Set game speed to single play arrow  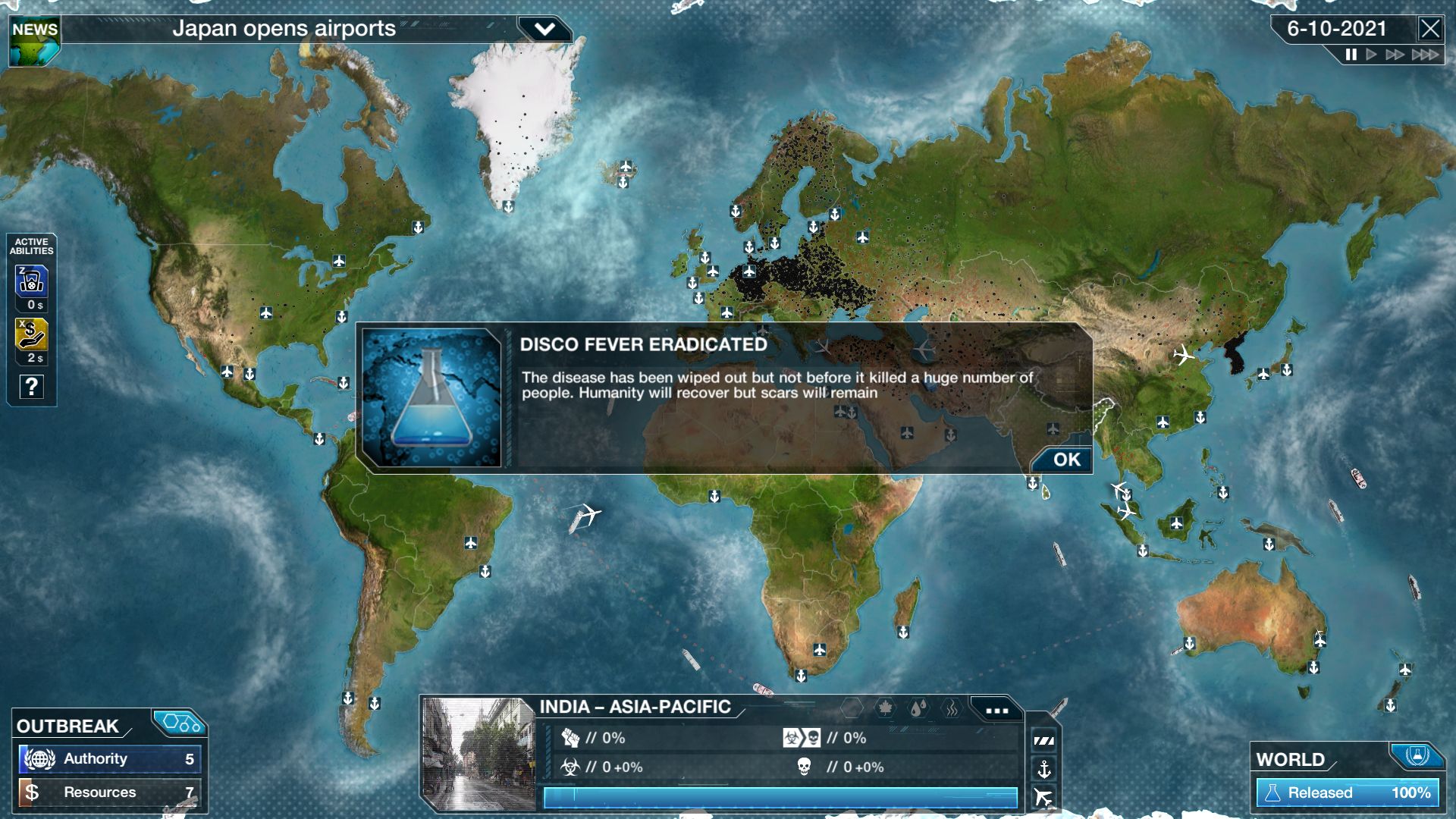[x=1371, y=55]
